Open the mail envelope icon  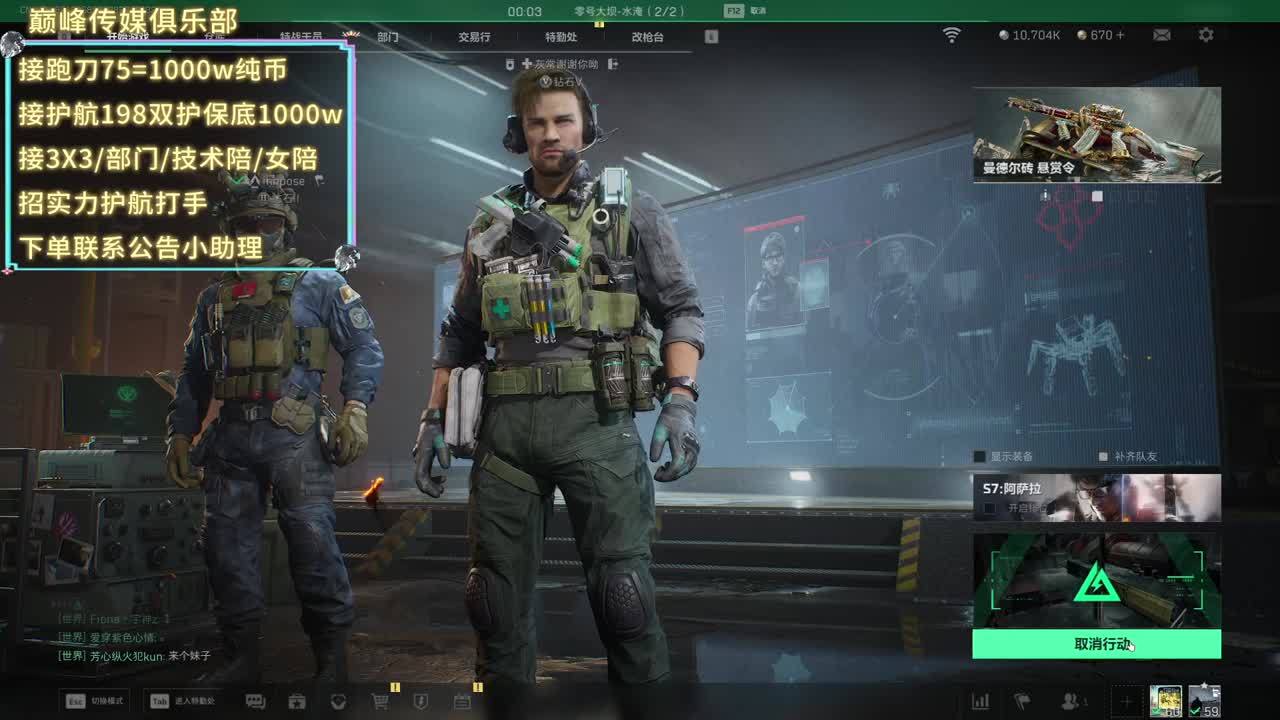[1161, 35]
